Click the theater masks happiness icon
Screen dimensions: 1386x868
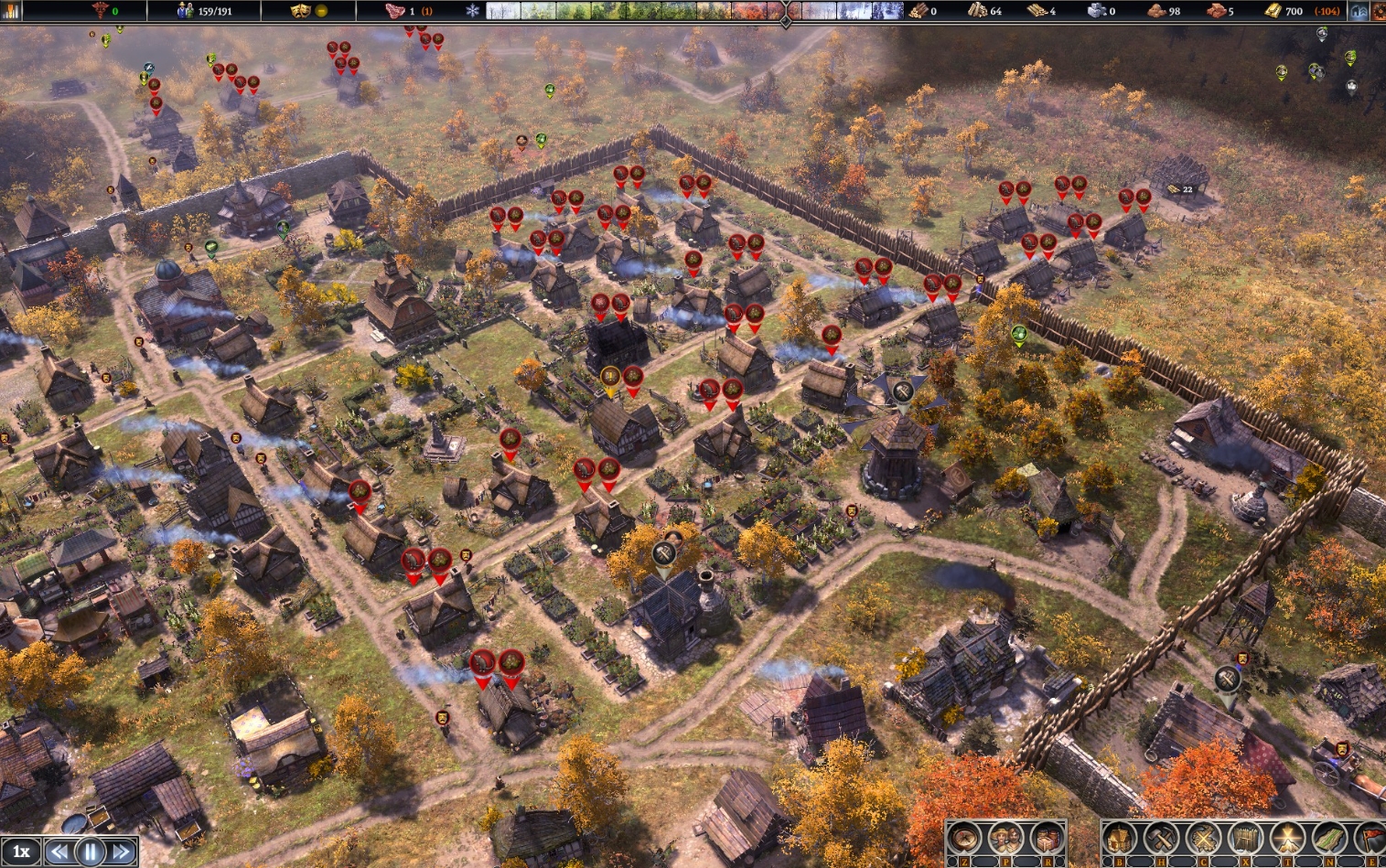click(300, 11)
